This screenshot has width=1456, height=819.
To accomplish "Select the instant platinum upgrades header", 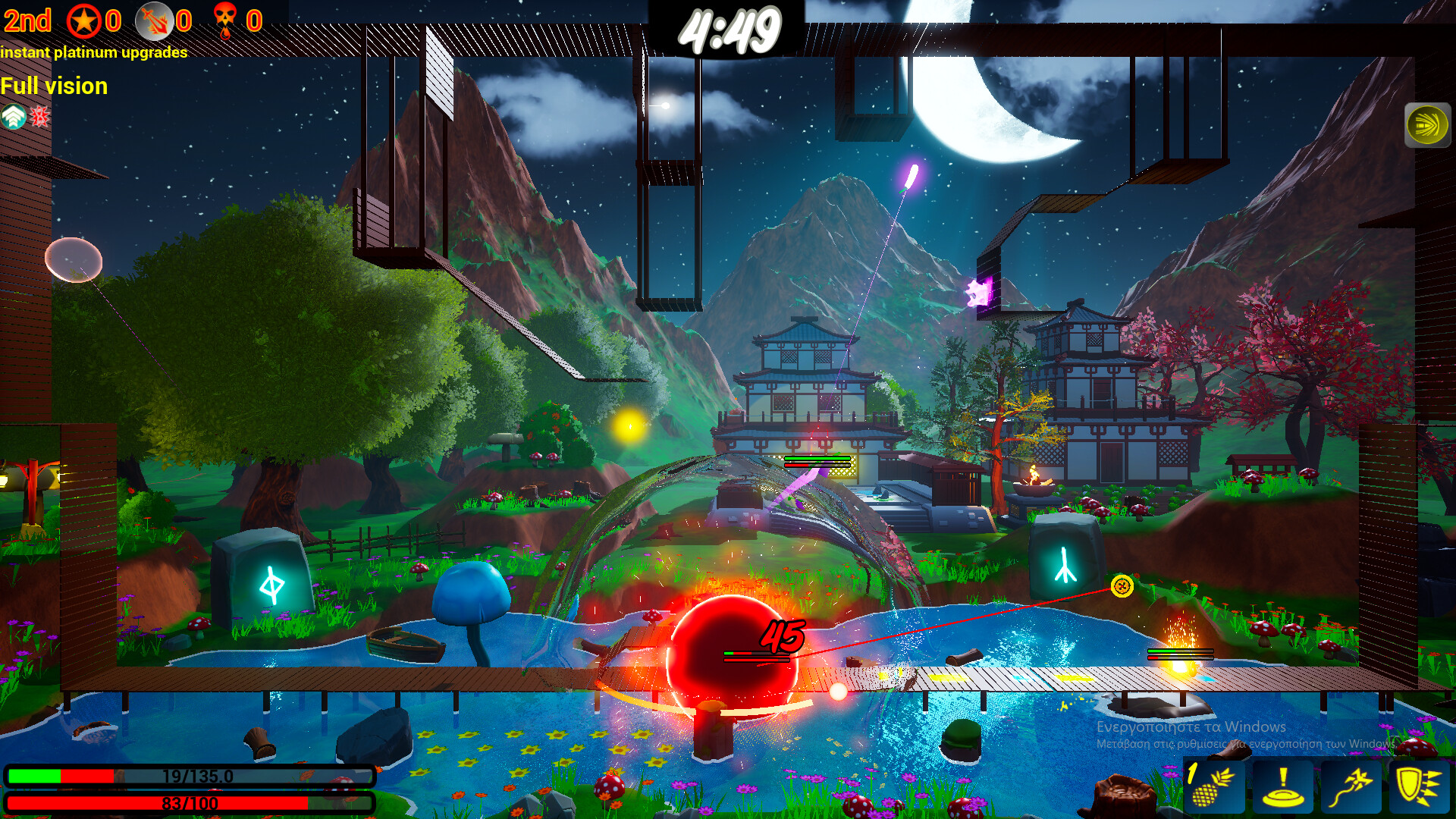I will tap(95, 53).
